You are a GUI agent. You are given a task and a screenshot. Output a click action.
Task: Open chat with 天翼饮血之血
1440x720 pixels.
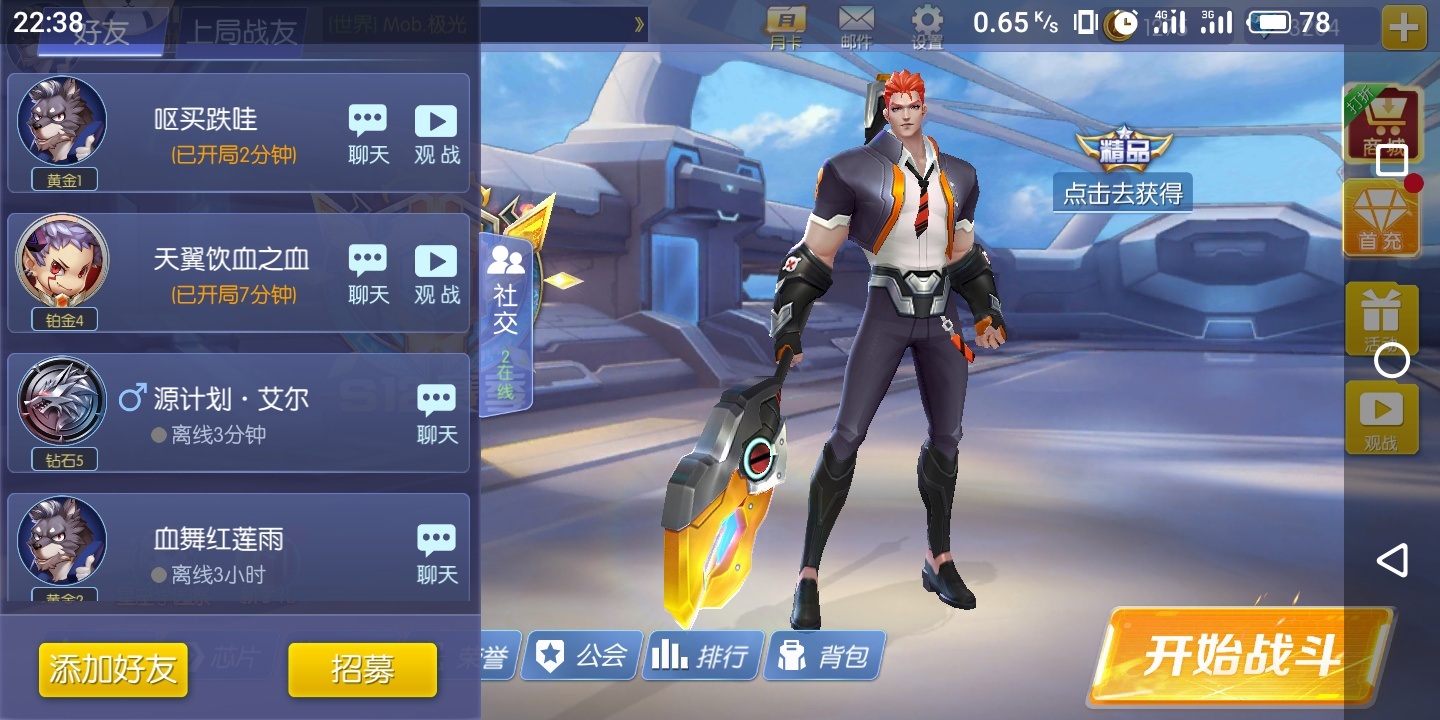tap(368, 275)
